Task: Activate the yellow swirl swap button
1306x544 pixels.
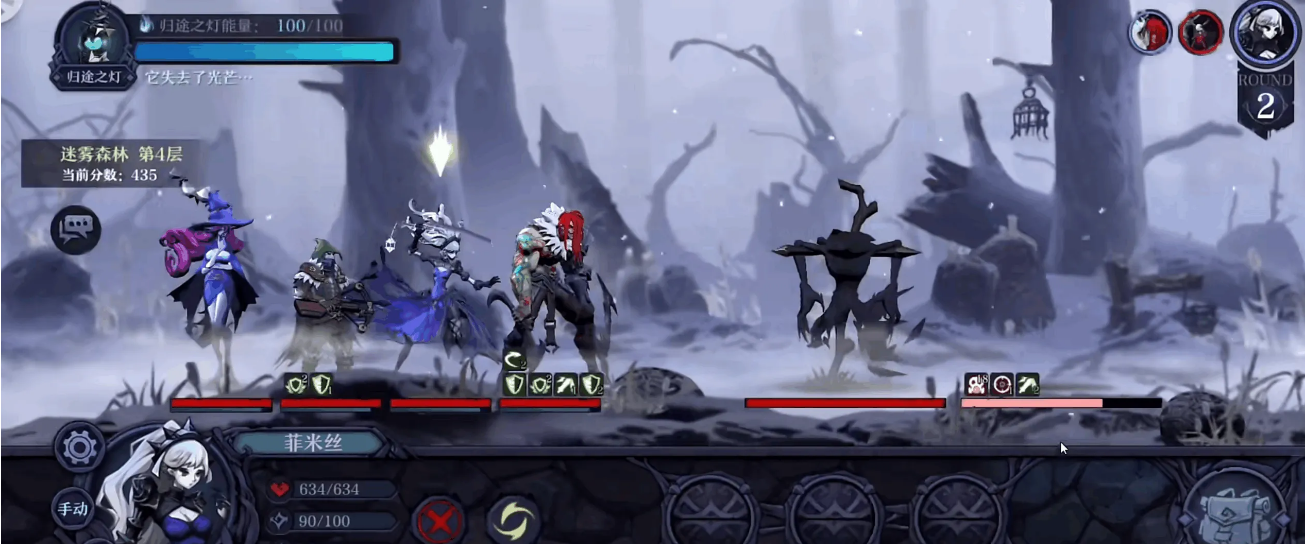Action: [x=513, y=520]
